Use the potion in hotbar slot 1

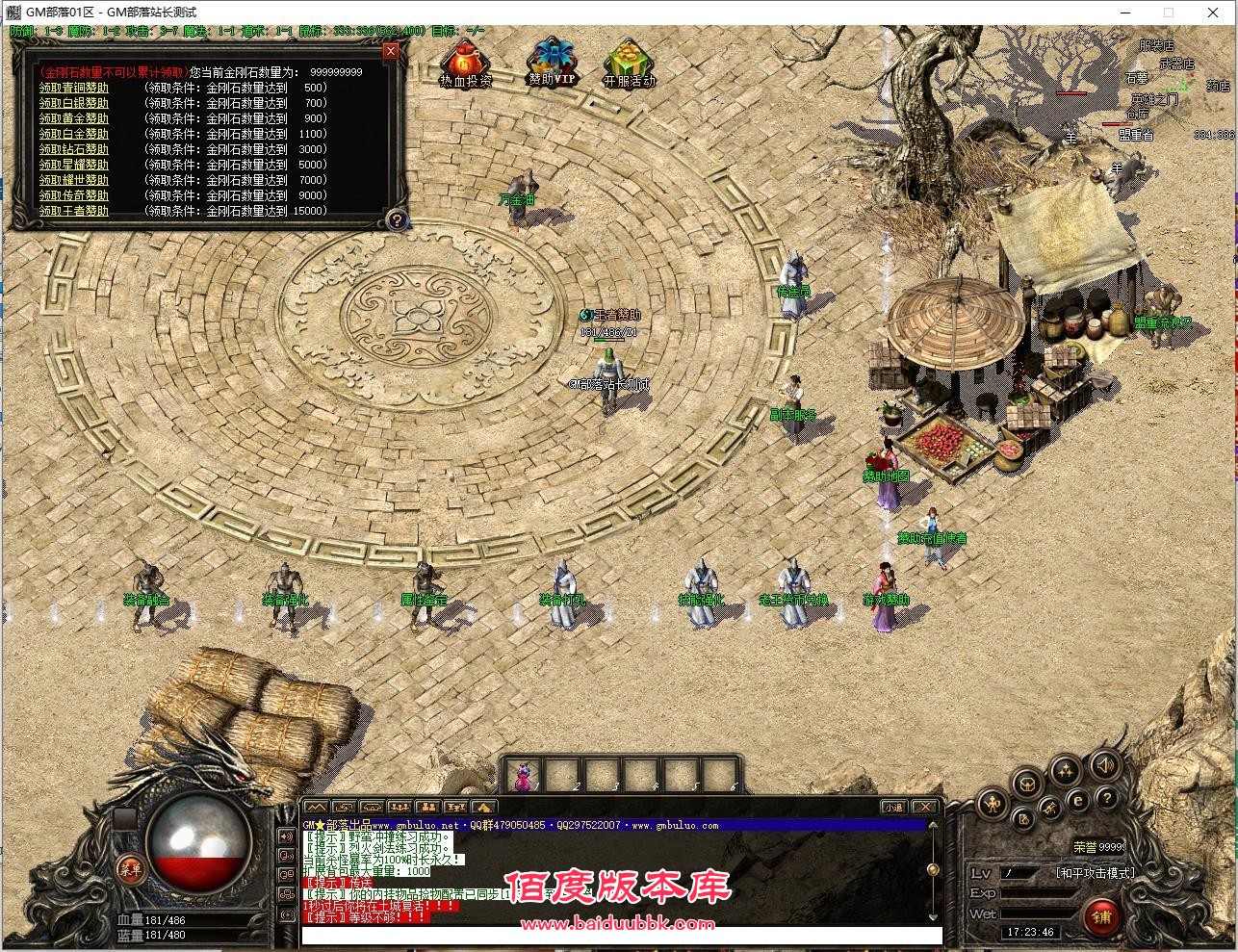[x=524, y=775]
